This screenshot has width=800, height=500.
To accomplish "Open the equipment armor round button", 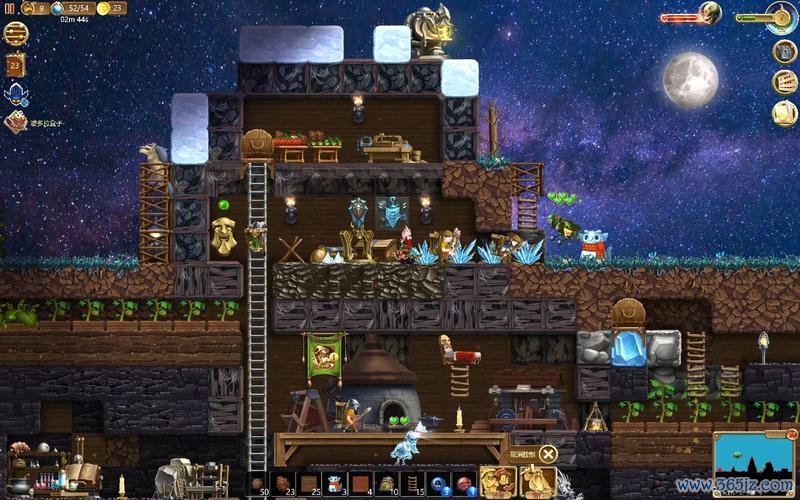I will (x=785, y=51).
